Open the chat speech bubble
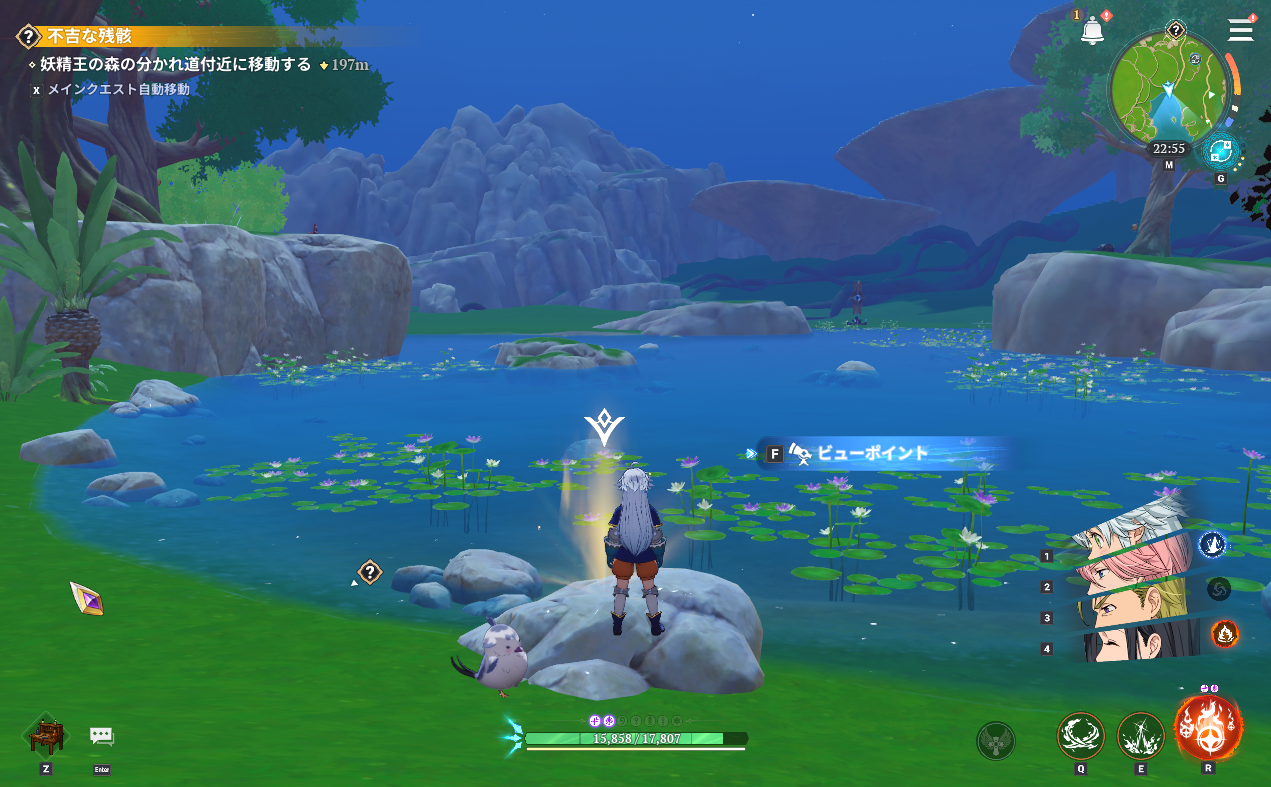The height and width of the screenshot is (787, 1271). tap(102, 736)
